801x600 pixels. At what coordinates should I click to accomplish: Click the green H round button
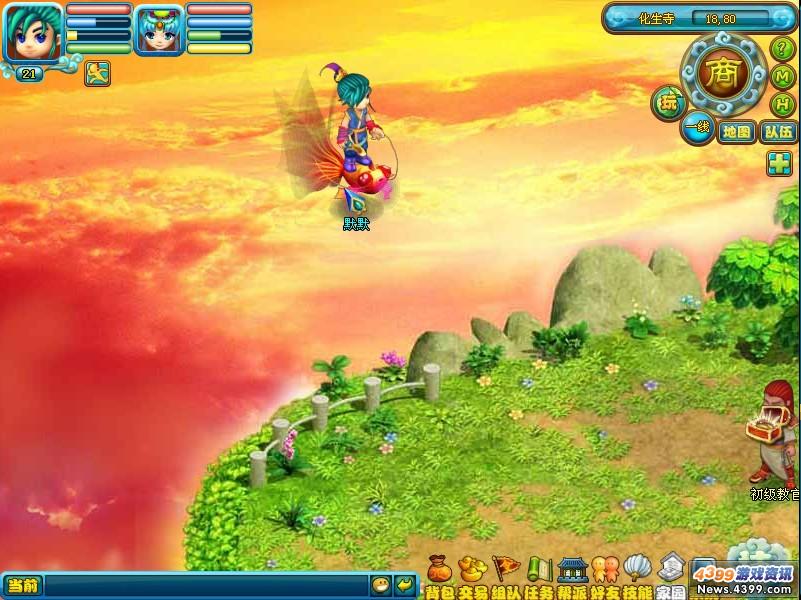click(x=783, y=104)
